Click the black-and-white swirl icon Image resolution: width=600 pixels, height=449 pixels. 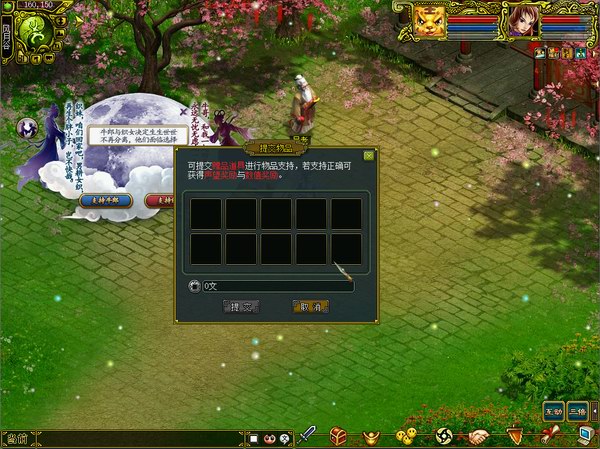[445, 436]
